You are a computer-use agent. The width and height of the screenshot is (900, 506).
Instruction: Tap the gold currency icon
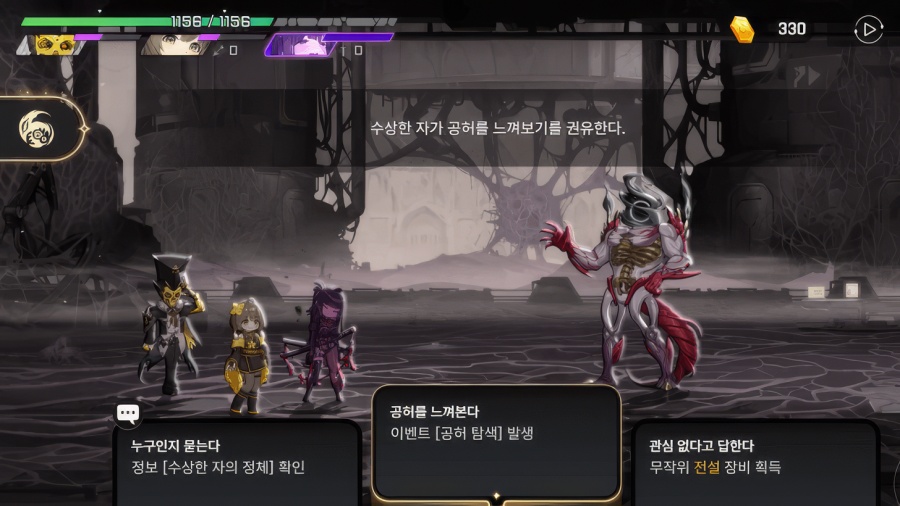(742, 29)
